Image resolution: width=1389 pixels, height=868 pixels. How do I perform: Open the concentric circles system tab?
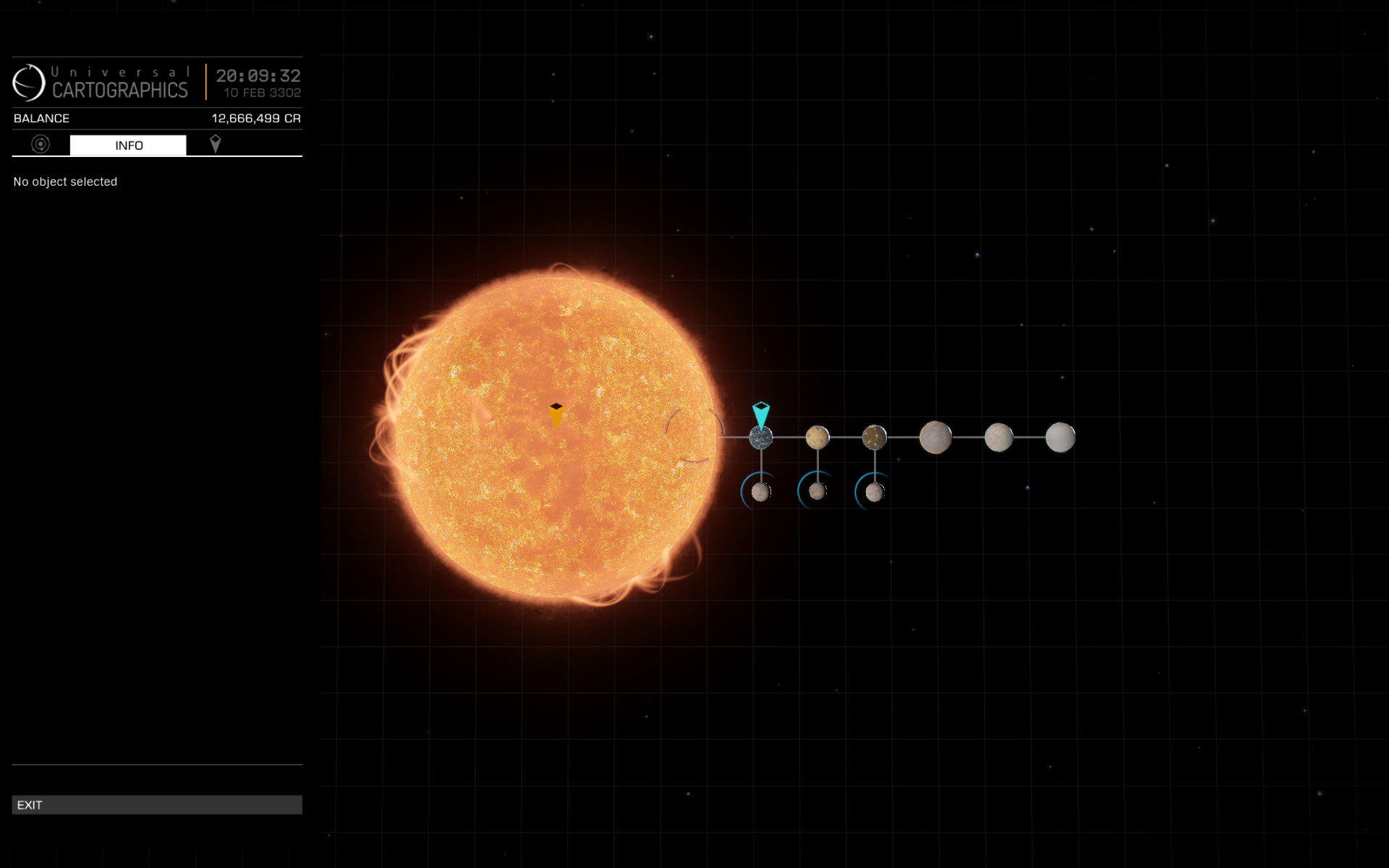point(41,145)
